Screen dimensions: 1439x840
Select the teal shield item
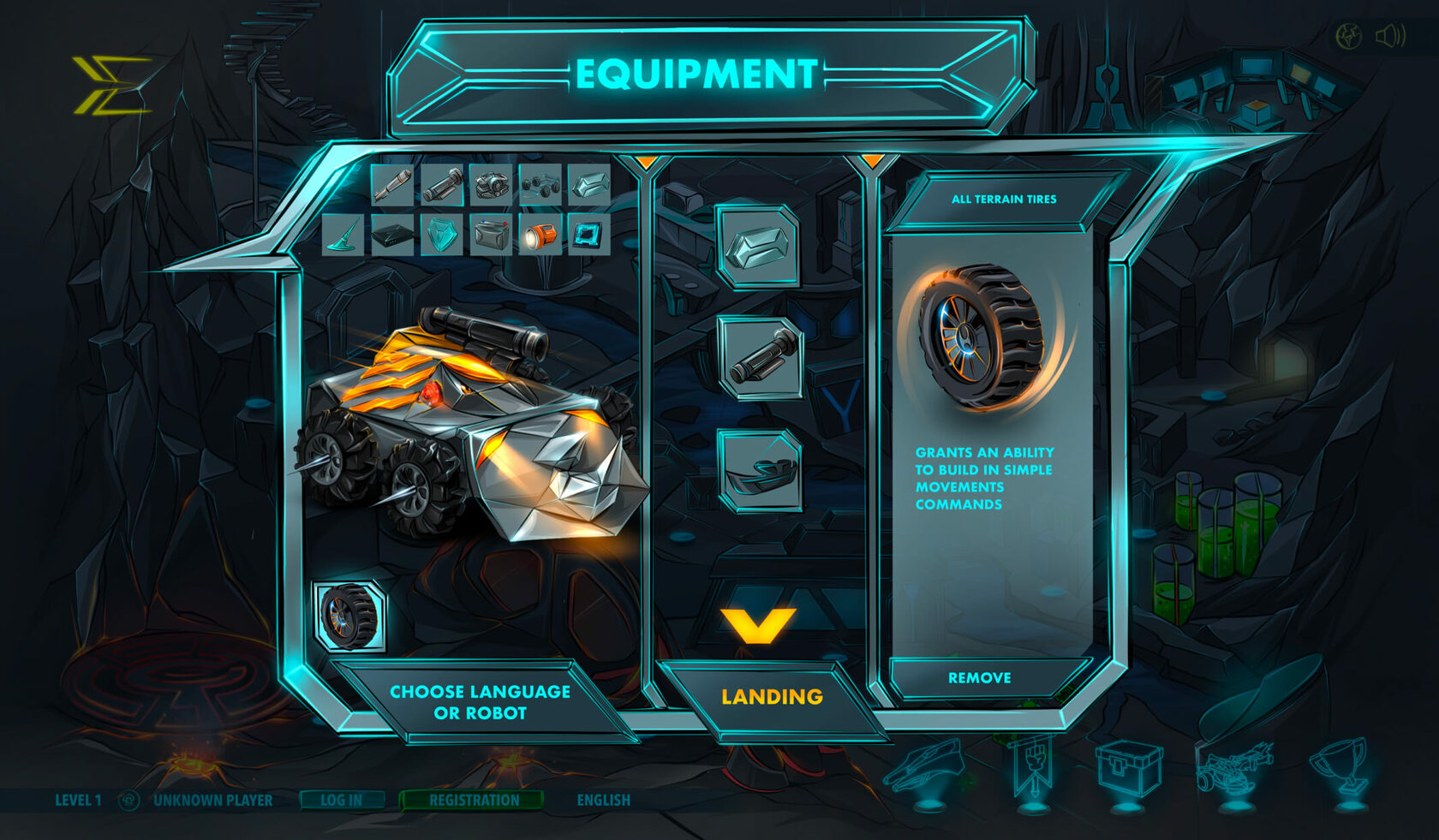click(x=442, y=235)
